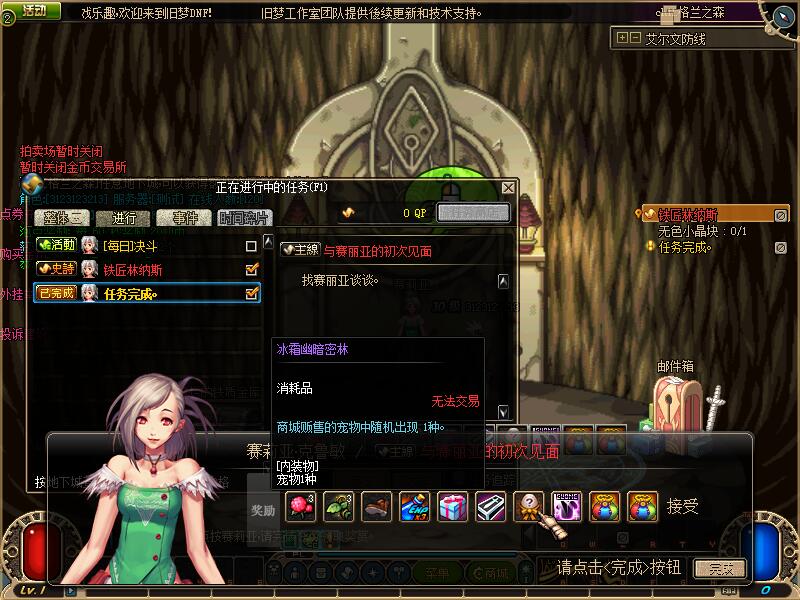The width and height of the screenshot is (800, 600).
Task: Choose the red rose reward item
Action: [299, 507]
